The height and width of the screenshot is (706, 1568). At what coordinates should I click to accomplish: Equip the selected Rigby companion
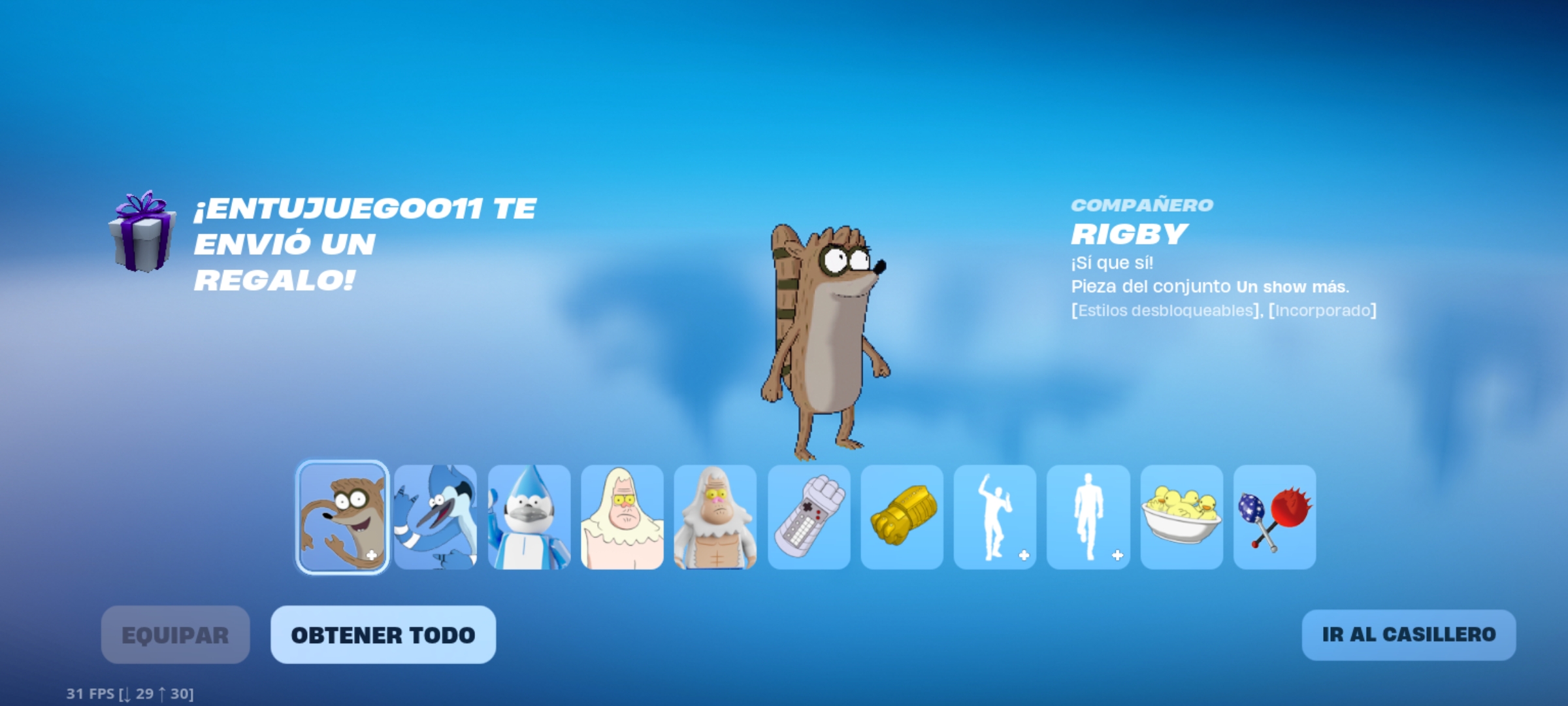pos(175,635)
